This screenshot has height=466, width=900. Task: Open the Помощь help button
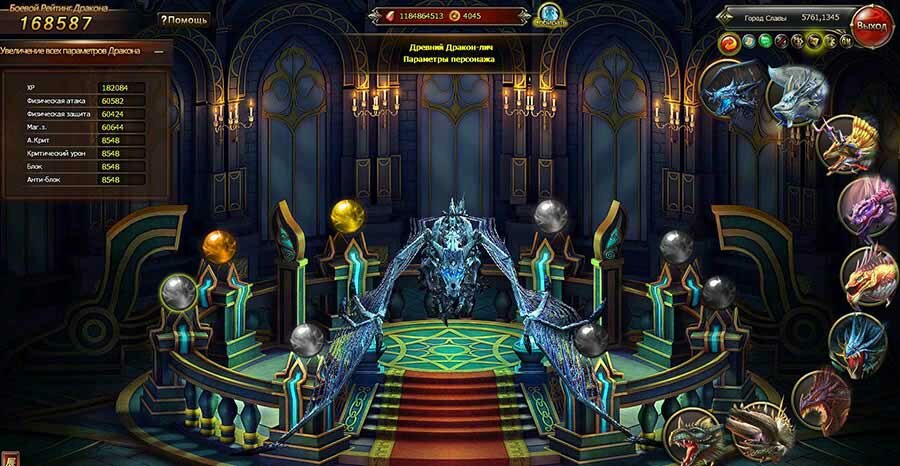click(x=184, y=19)
